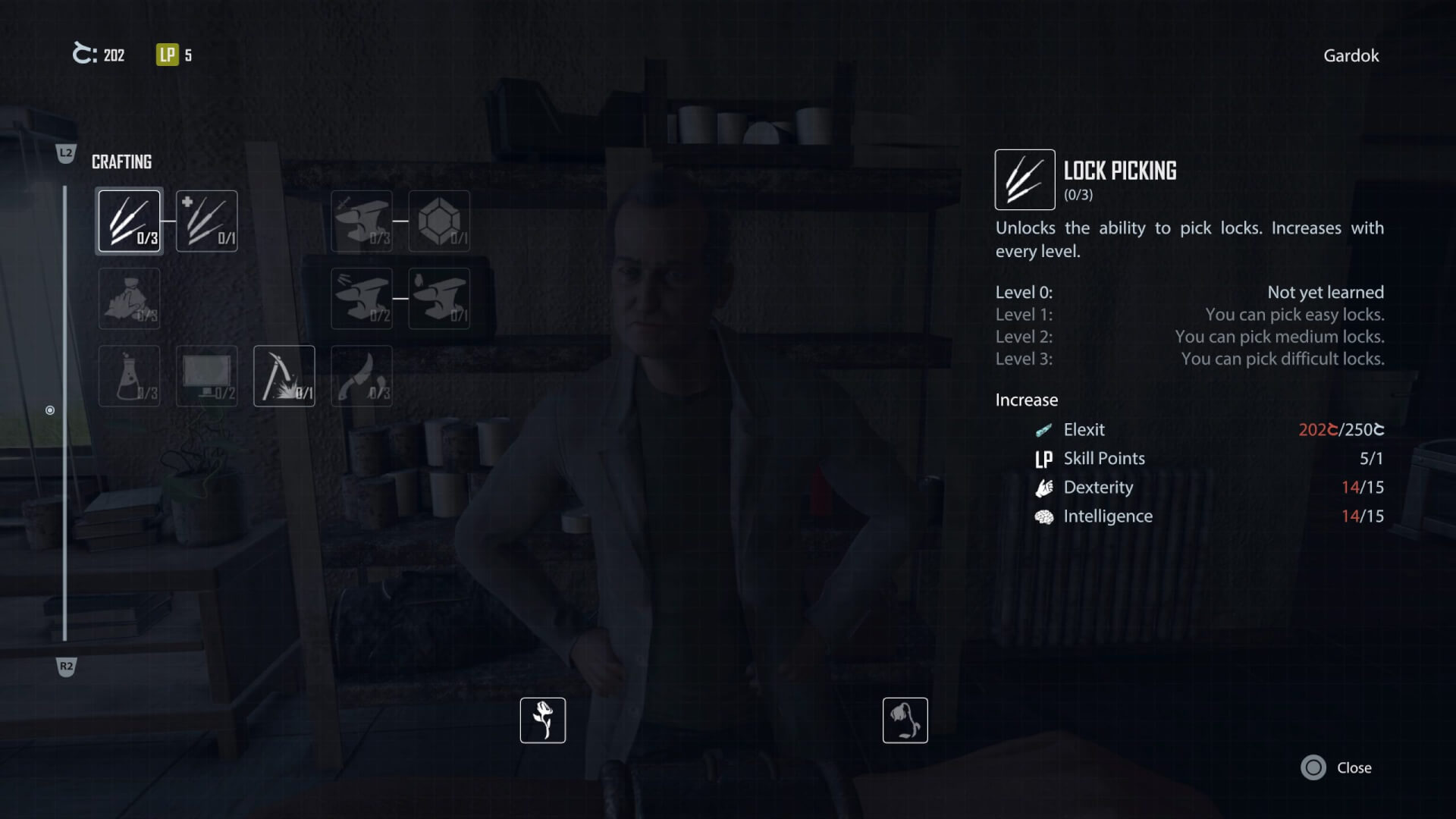This screenshot has width=1456, height=819.
Task: Select the lockpick skill with plus sign
Action: (207, 221)
